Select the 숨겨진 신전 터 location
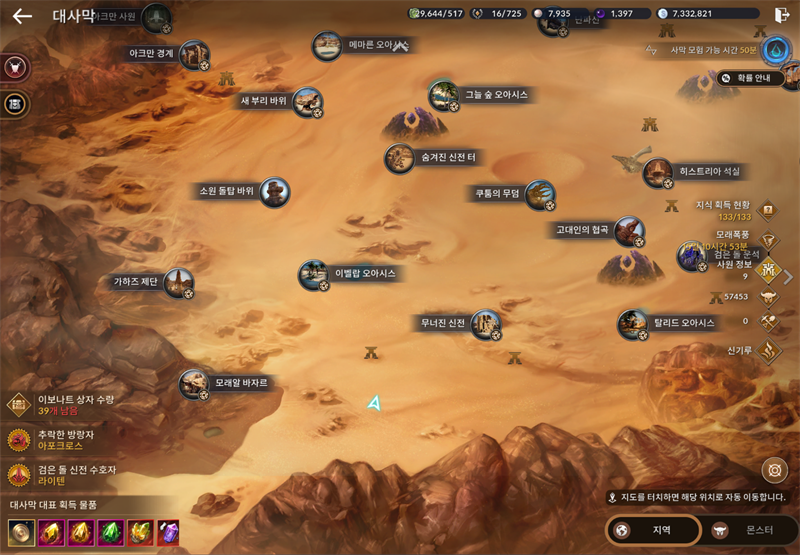 click(x=400, y=158)
